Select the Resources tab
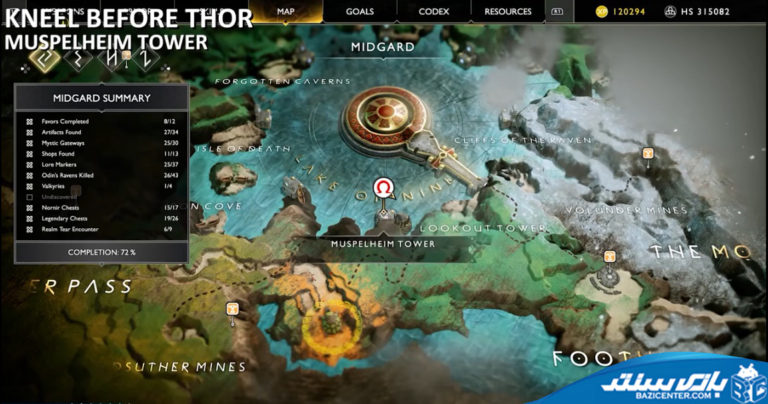Screen dimensions: 768x404 508,11
